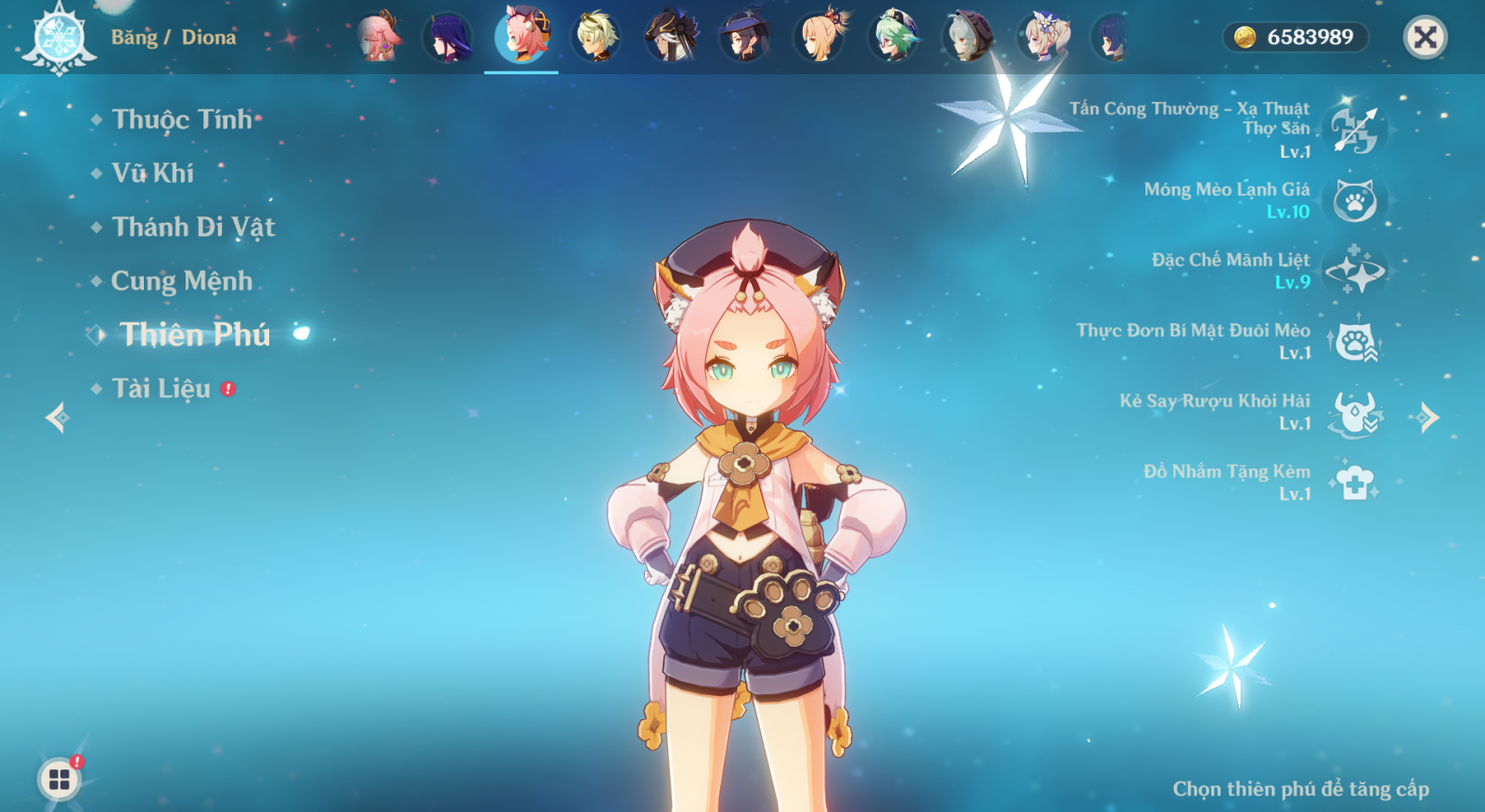
Task: Open the grid menu button with red alert
Action: (x=59, y=780)
